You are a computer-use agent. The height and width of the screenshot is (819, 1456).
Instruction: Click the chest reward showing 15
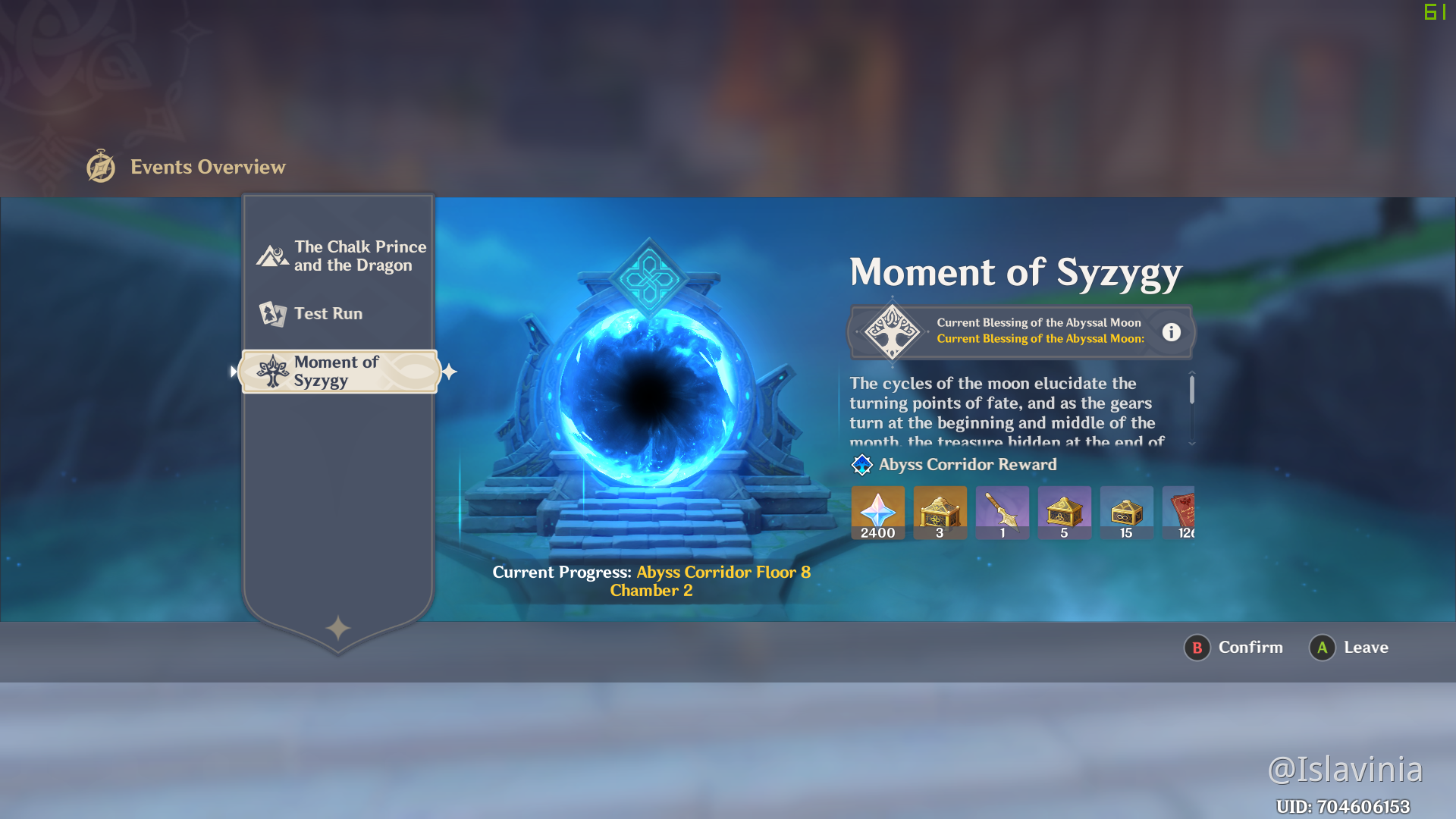[1126, 512]
